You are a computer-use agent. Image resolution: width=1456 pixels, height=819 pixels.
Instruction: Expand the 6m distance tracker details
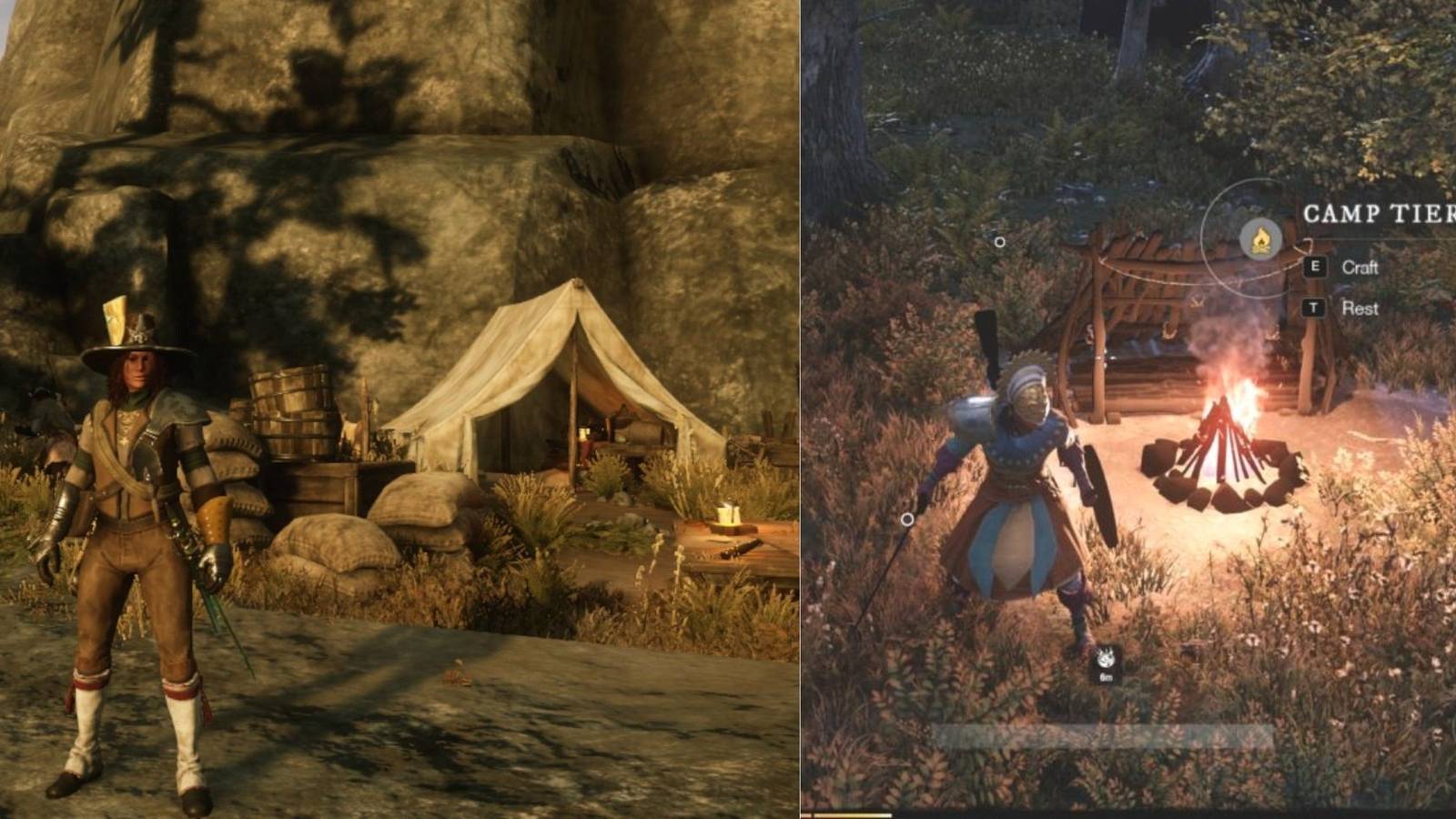click(x=1106, y=677)
